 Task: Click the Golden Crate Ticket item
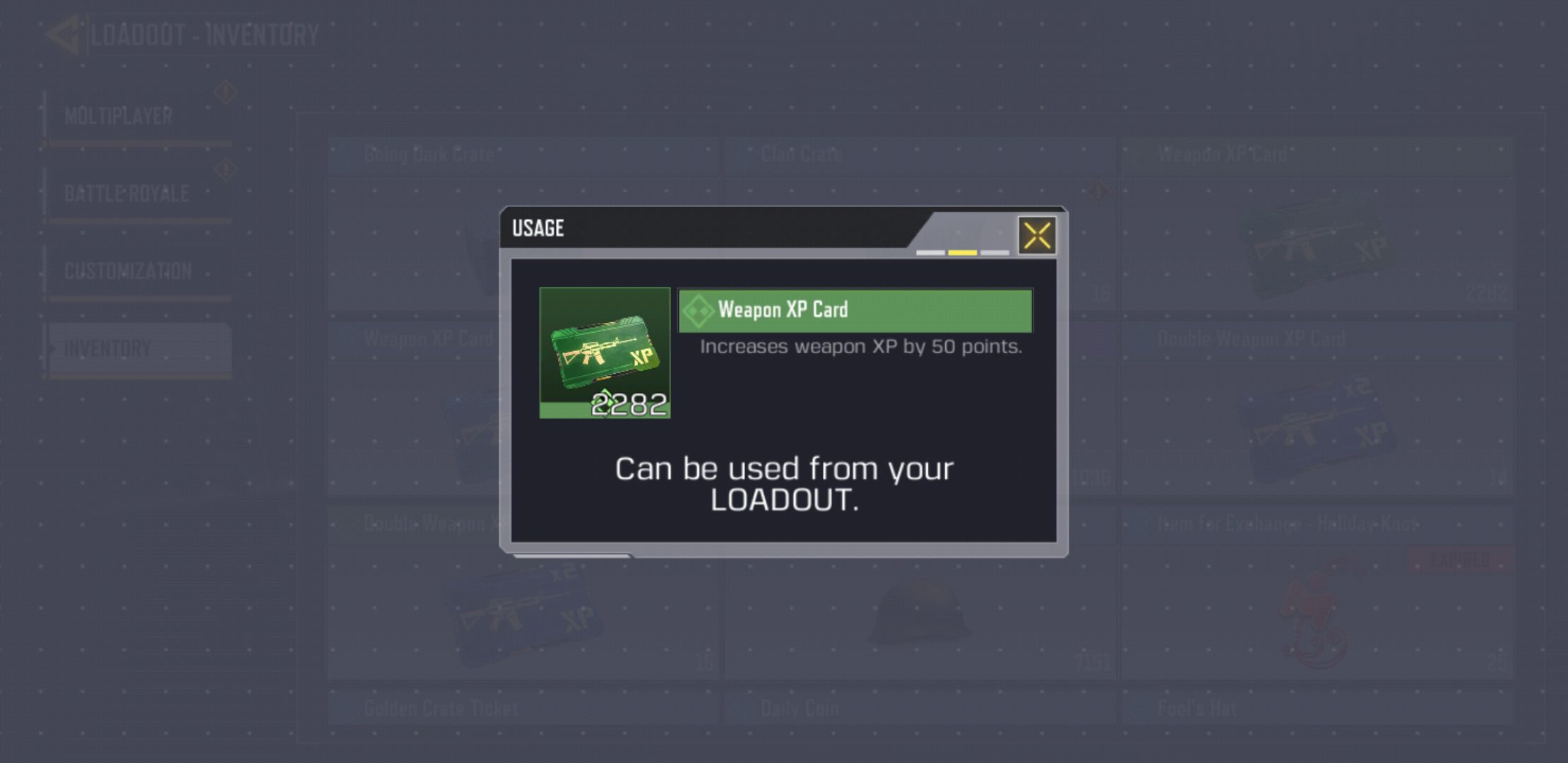click(x=440, y=707)
